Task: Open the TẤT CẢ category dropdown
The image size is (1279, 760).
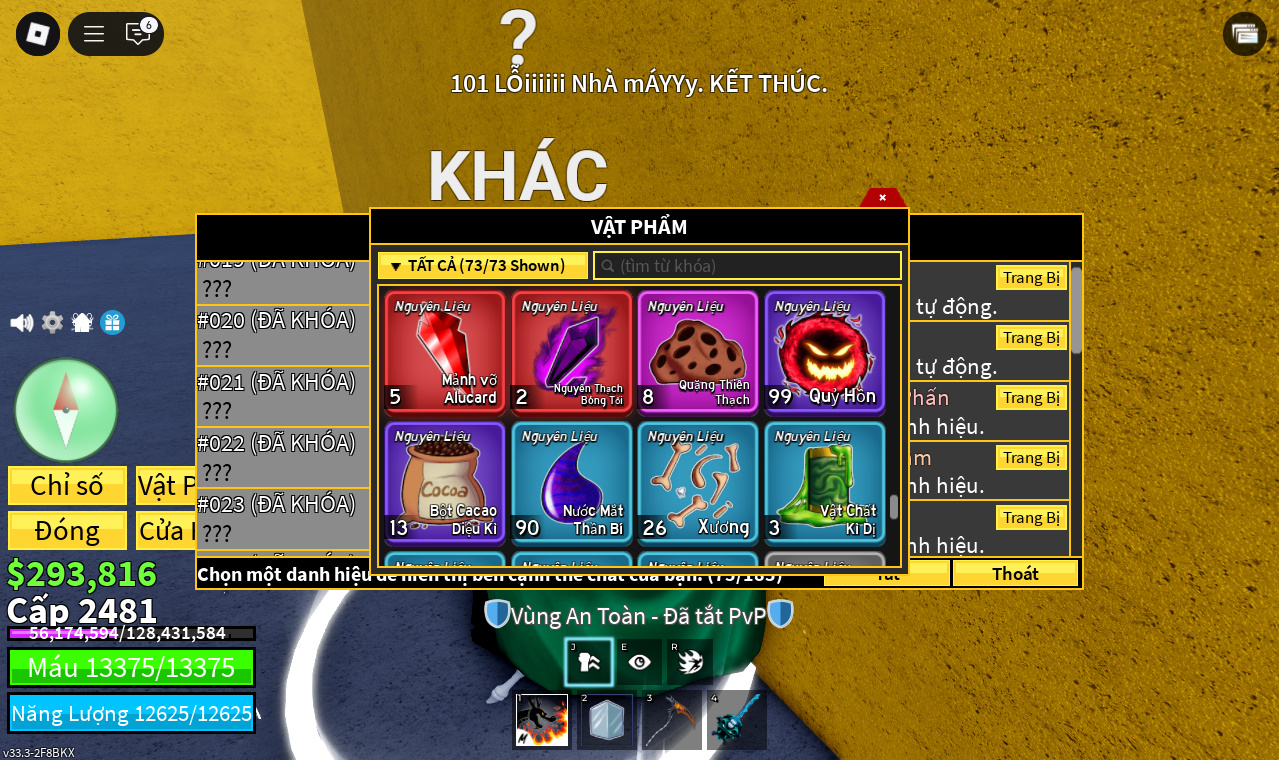Action: pyautogui.click(x=482, y=266)
